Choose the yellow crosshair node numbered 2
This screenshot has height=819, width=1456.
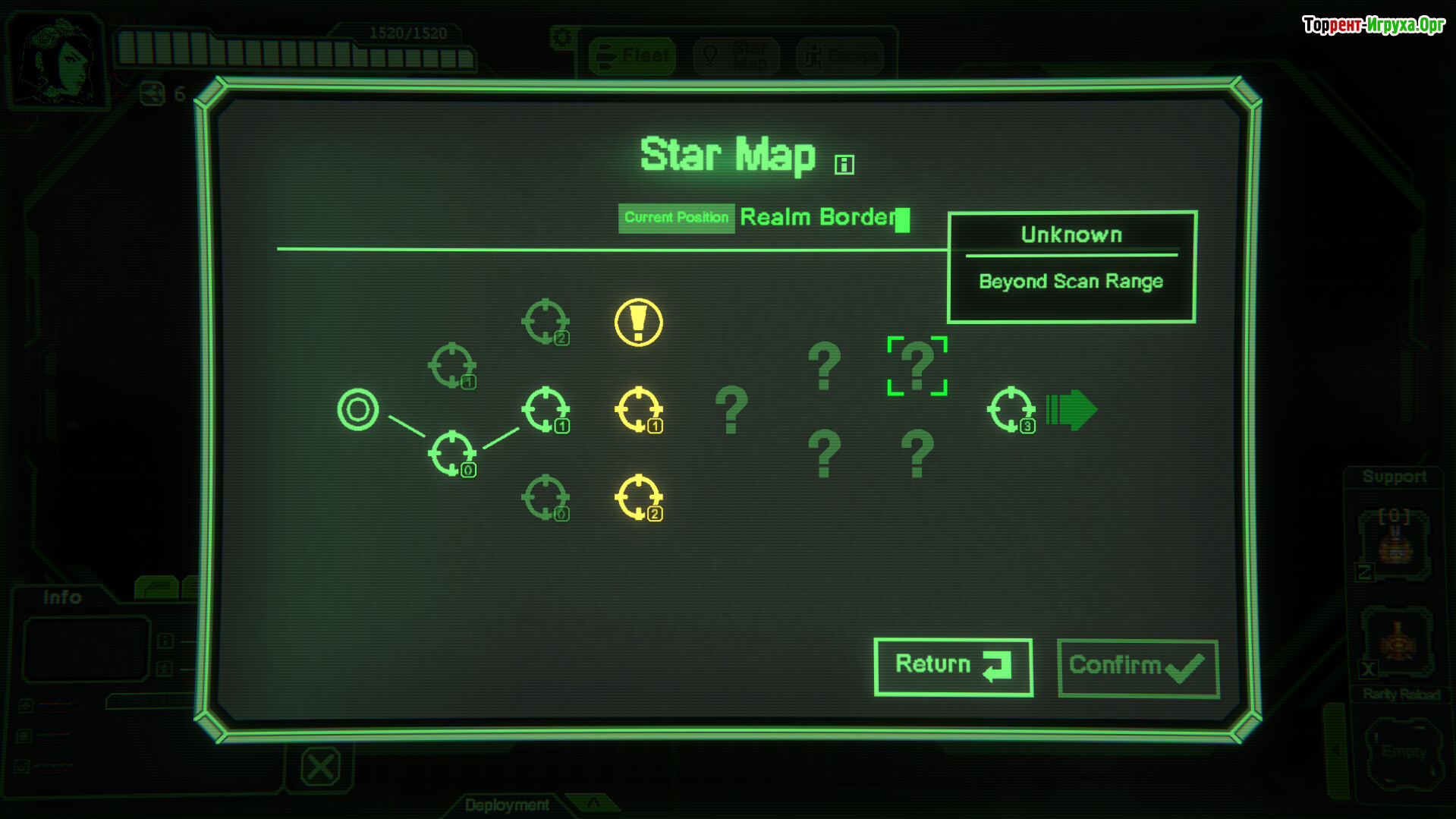click(x=638, y=498)
